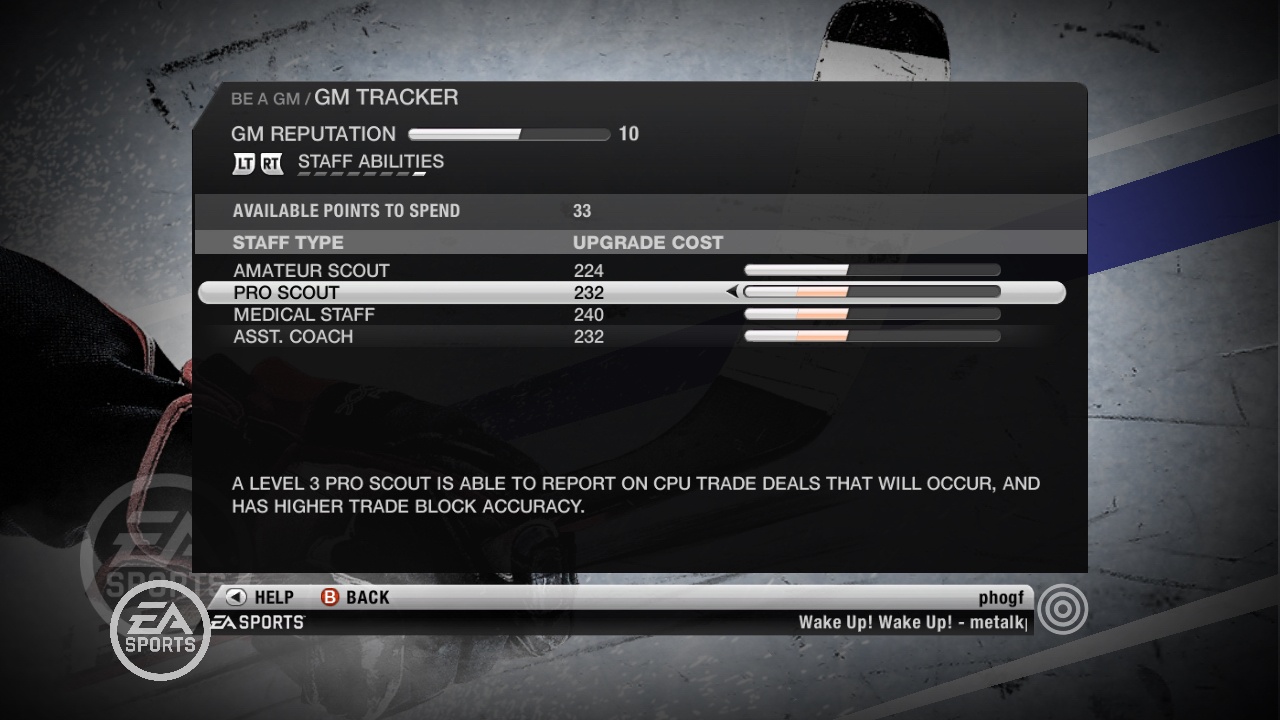This screenshot has width=1280, height=720.
Task: Open the Staff Abilities section
Action: pyautogui.click(x=370, y=161)
